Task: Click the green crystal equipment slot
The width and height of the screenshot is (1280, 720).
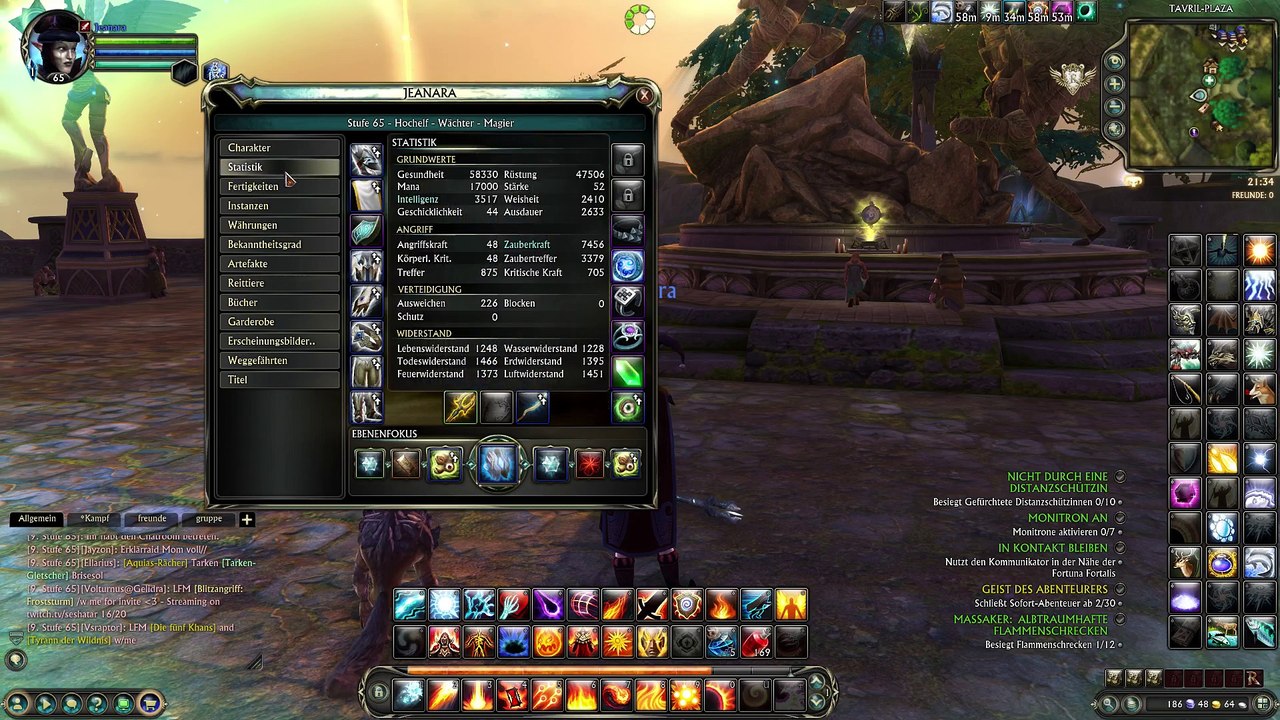Action: (x=627, y=372)
